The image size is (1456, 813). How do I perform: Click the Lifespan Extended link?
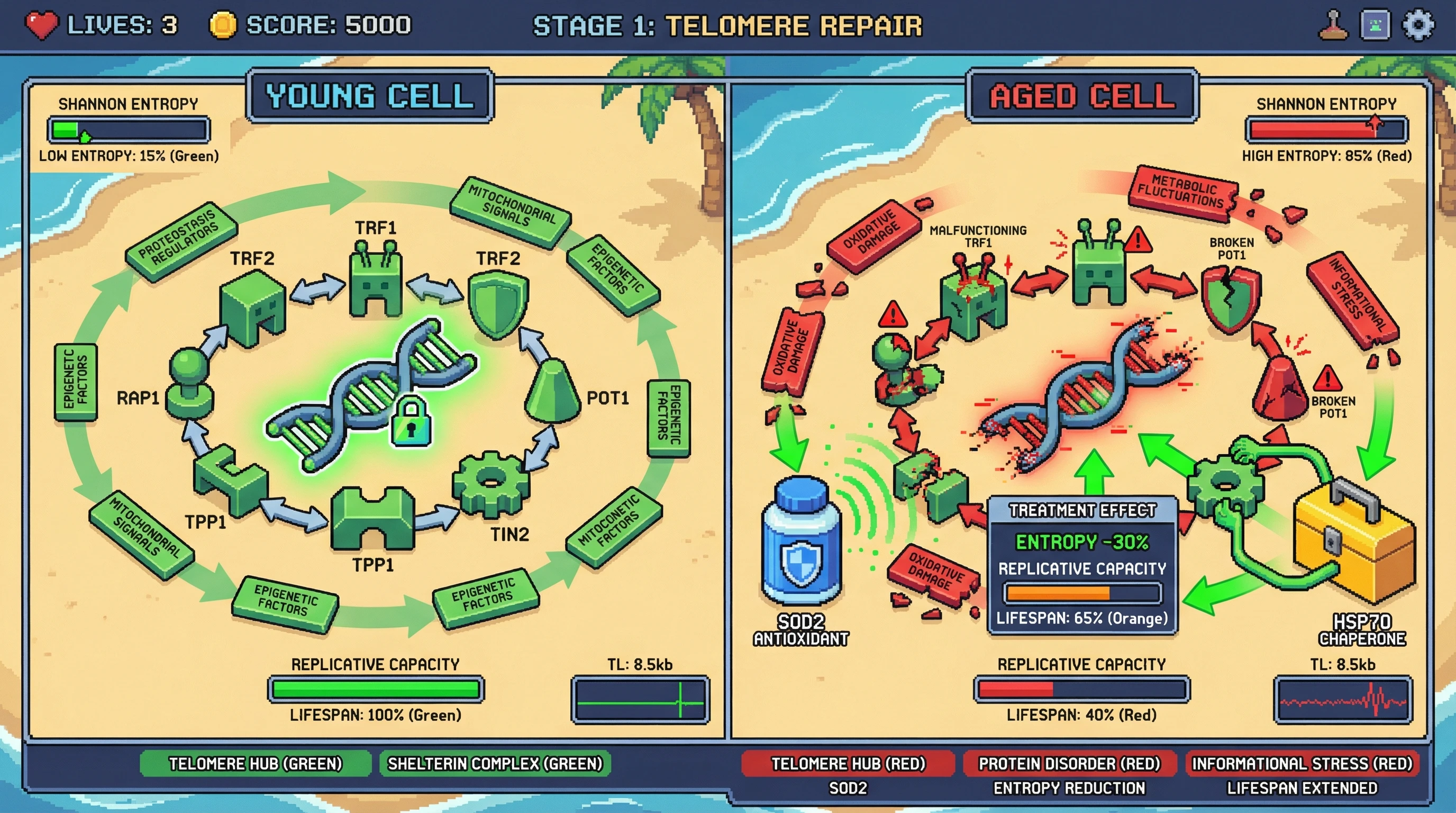1300,788
